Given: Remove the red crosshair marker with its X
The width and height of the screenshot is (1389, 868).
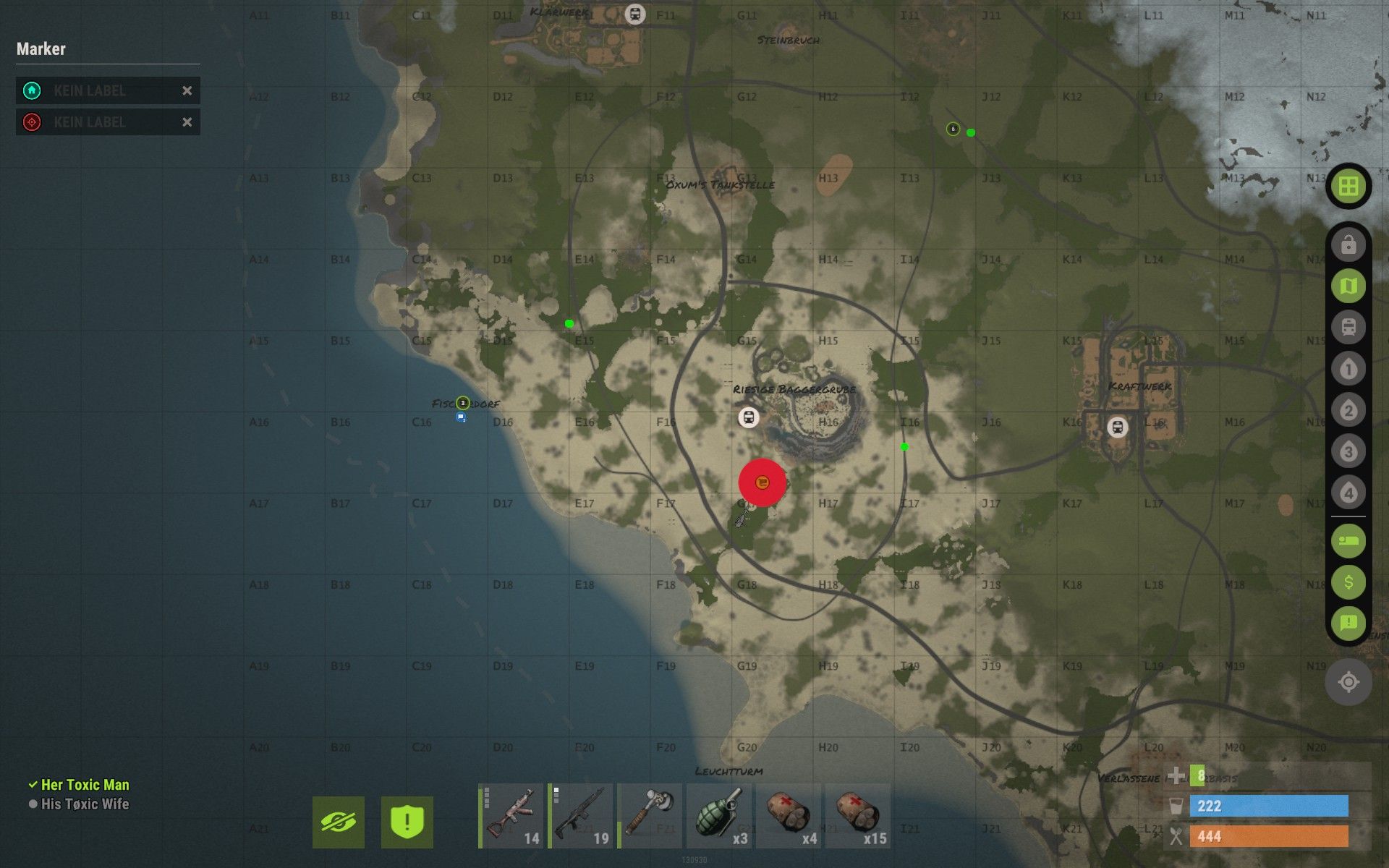Looking at the screenshot, I should [x=187, y=122].
